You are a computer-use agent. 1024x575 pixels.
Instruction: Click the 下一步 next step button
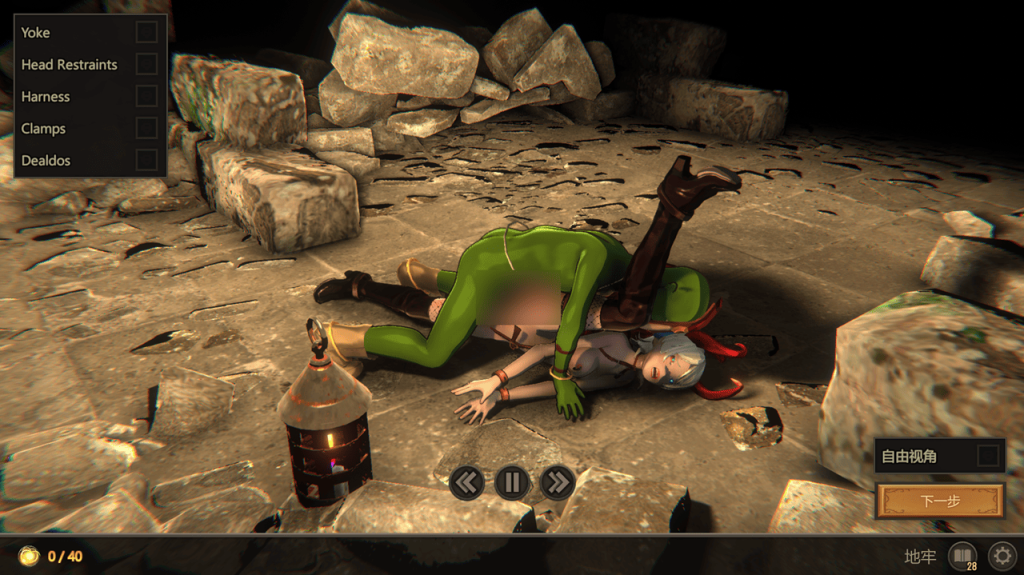940,500
